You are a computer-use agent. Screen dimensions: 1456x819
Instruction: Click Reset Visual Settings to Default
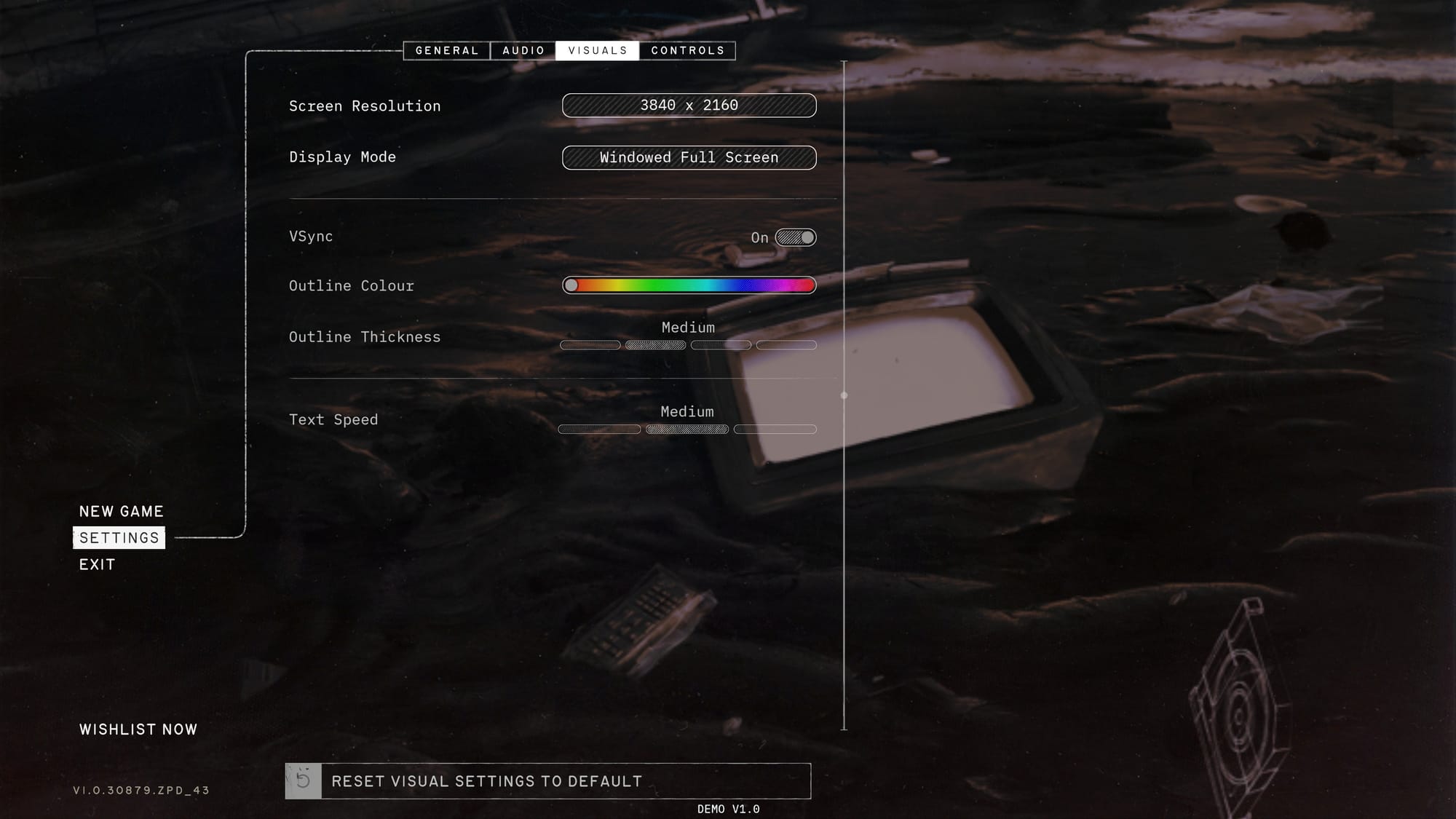(x=486, y=780)
